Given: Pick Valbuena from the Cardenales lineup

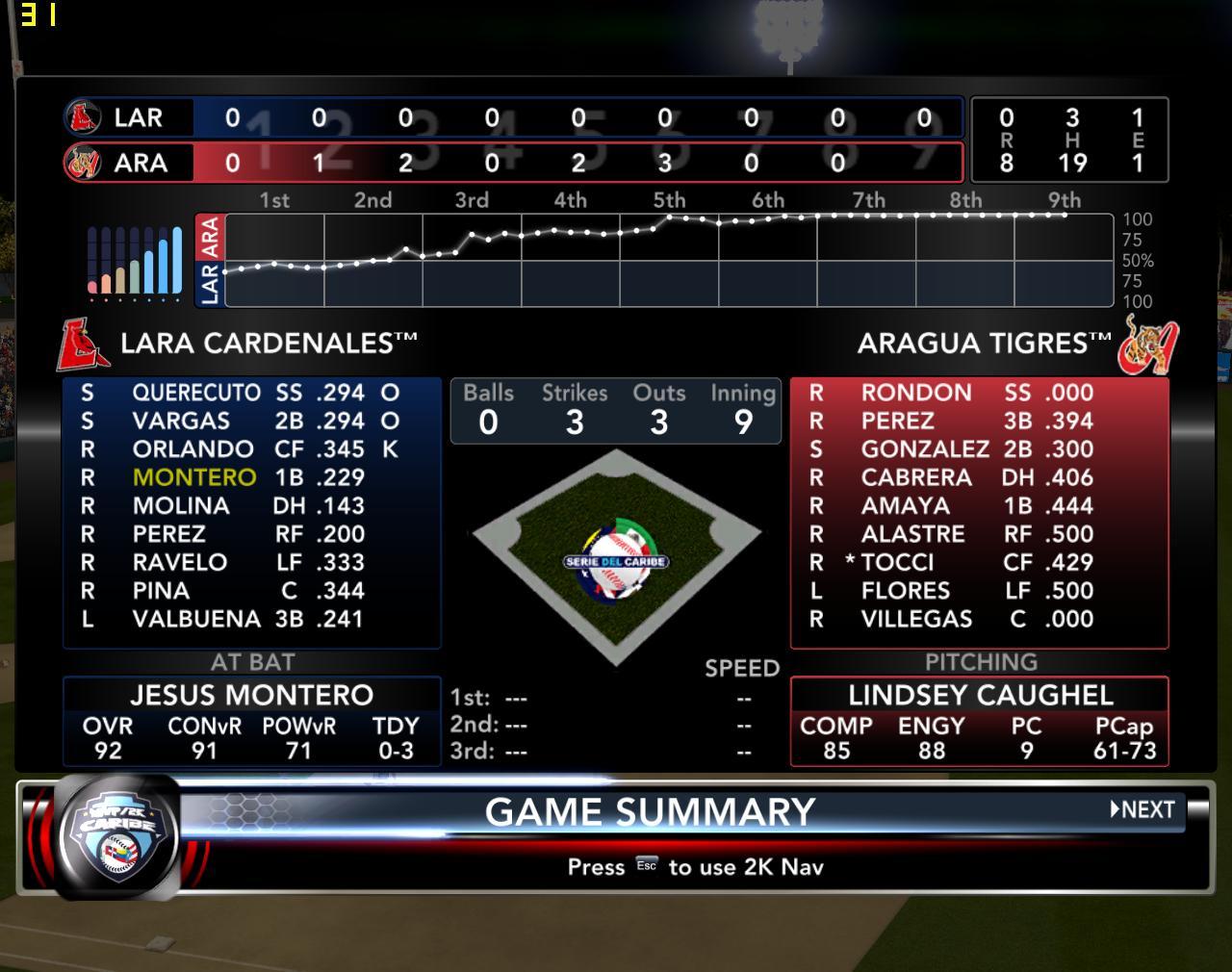Looking at the screenshot, I should [196, 619].
